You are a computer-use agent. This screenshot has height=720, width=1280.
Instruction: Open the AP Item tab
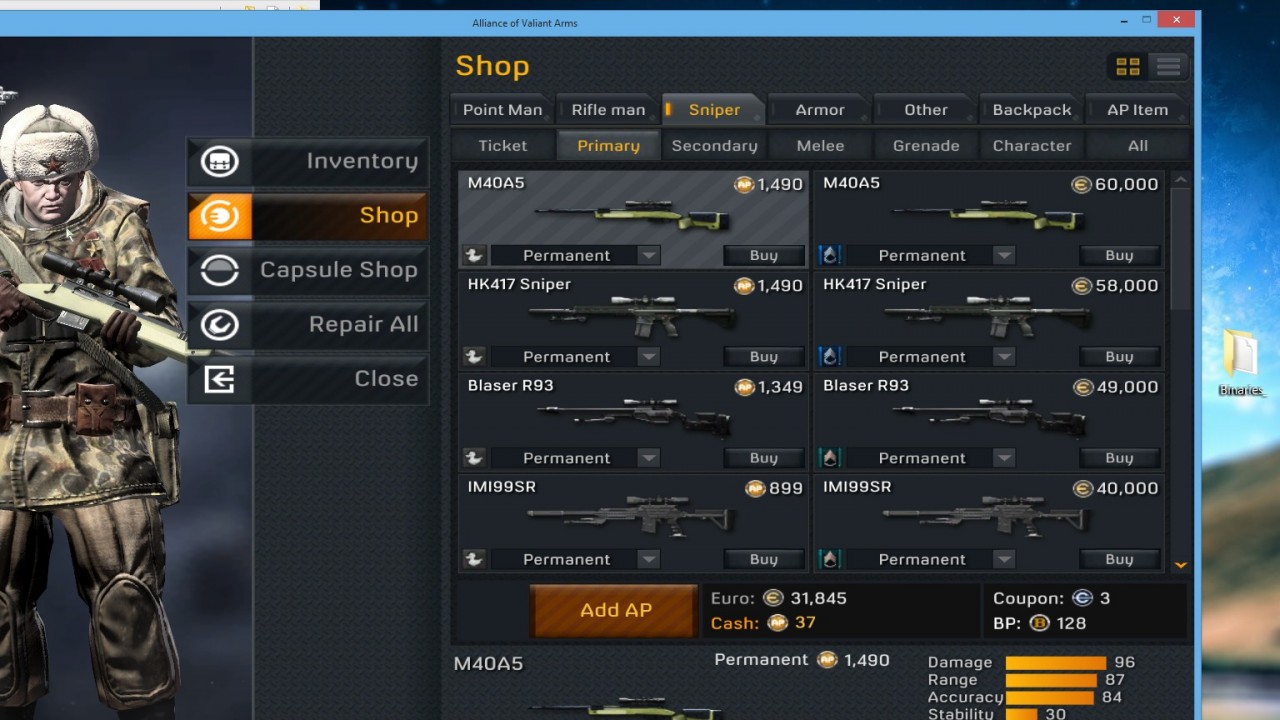tap(1137, 110)
